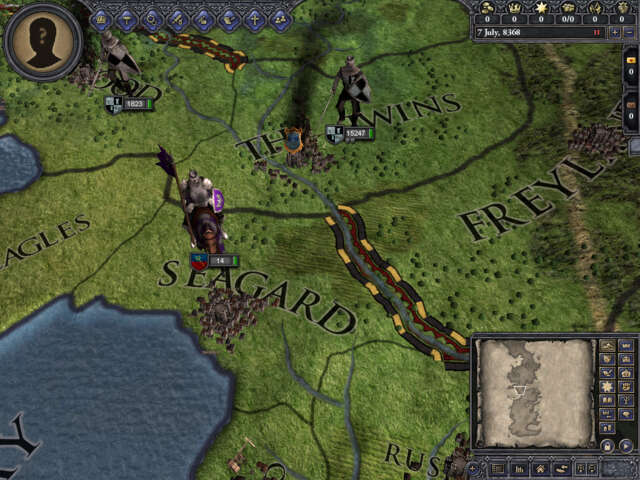Open the ruler character portrait

click(x=42, y=42)
